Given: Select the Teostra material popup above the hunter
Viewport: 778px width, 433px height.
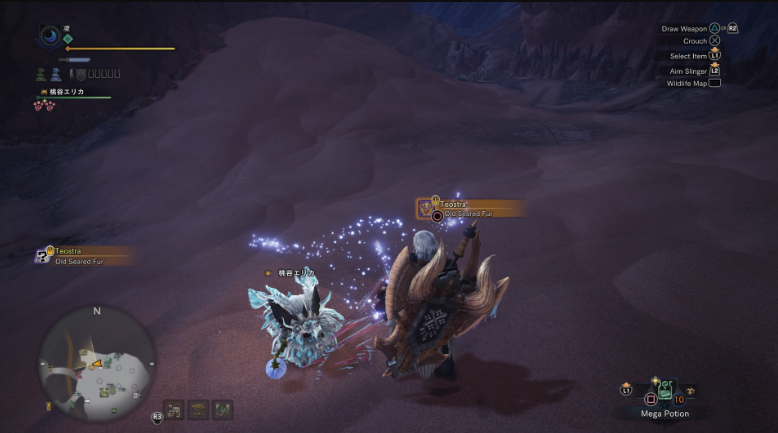Looking at the screenshot, I should [x=470, y=208].
